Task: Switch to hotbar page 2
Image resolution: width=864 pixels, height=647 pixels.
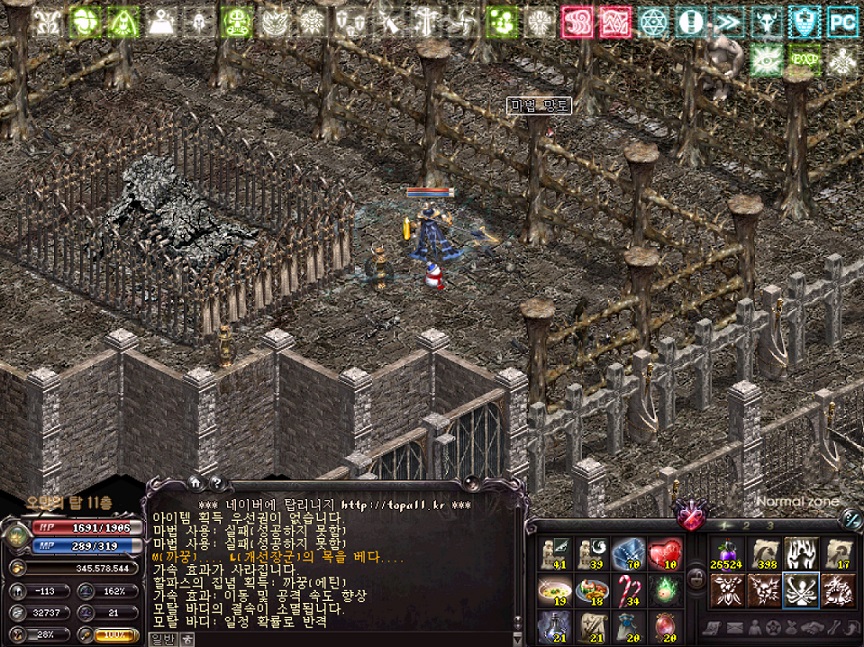Action: [746, 525]
